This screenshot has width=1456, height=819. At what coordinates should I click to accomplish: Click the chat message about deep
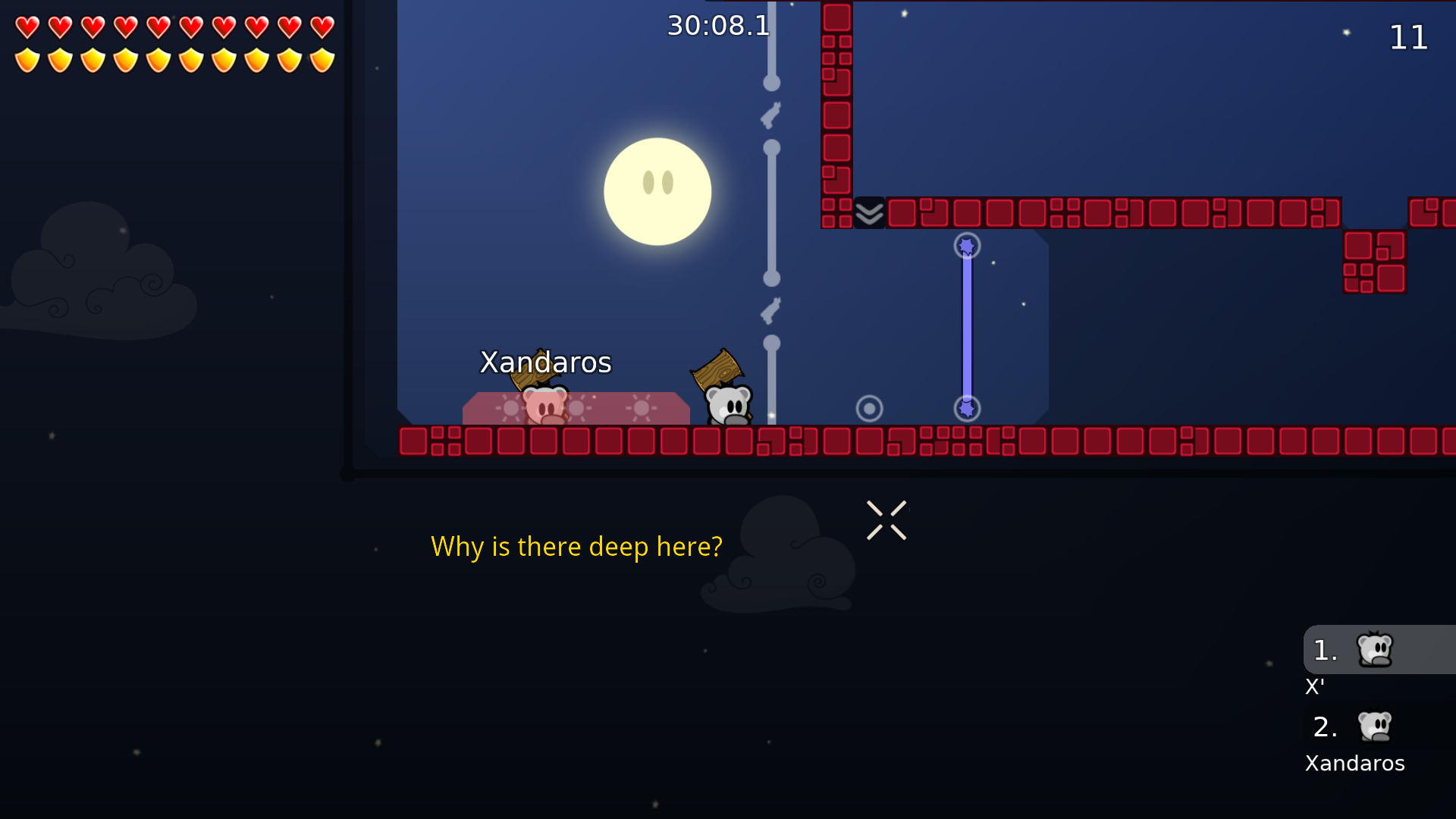tap(576, 546)
